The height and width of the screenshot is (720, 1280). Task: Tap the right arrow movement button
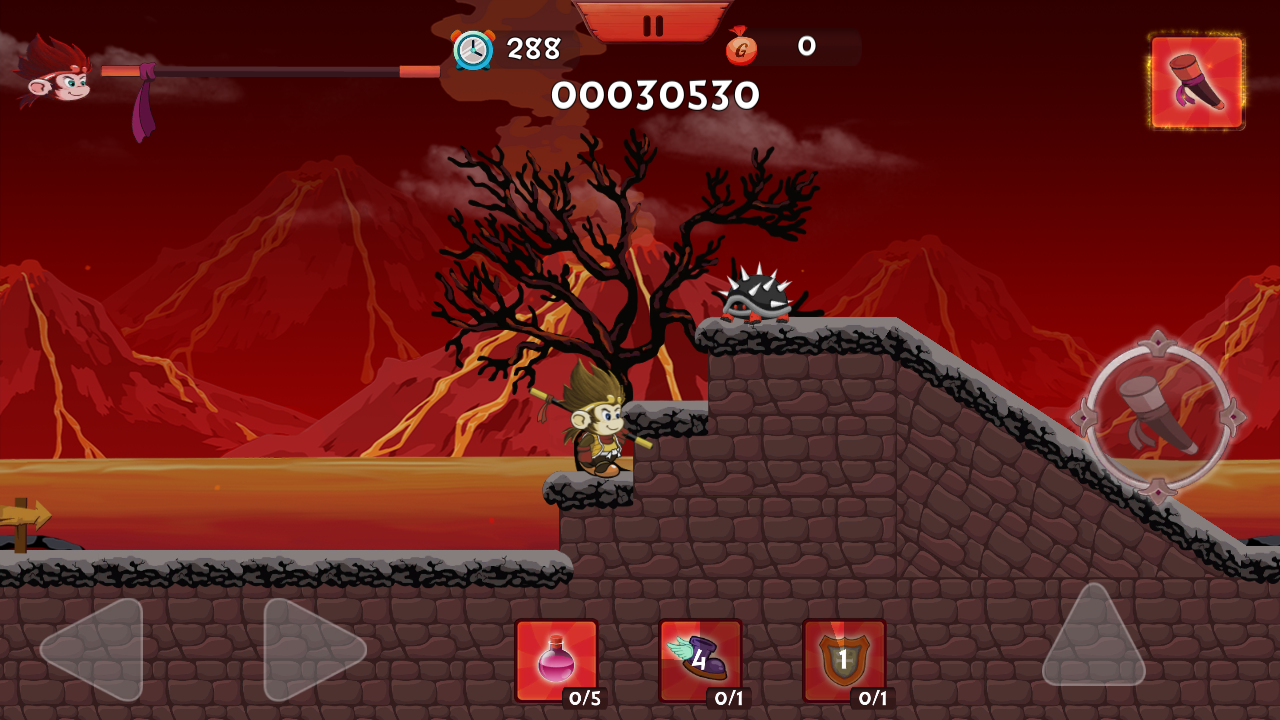click(x=311, y=649)
